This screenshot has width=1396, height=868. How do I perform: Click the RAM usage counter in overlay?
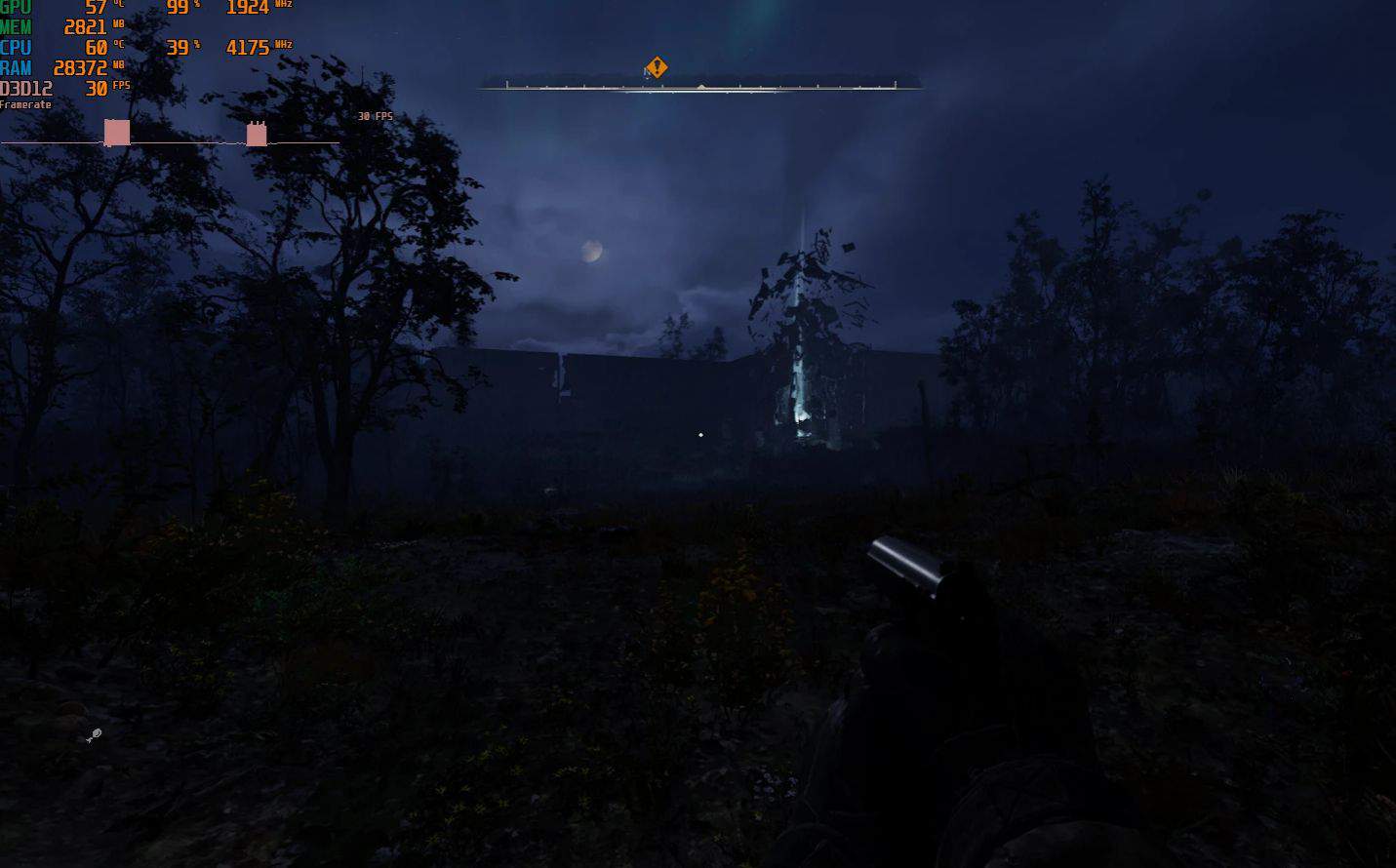pos(80,68)
